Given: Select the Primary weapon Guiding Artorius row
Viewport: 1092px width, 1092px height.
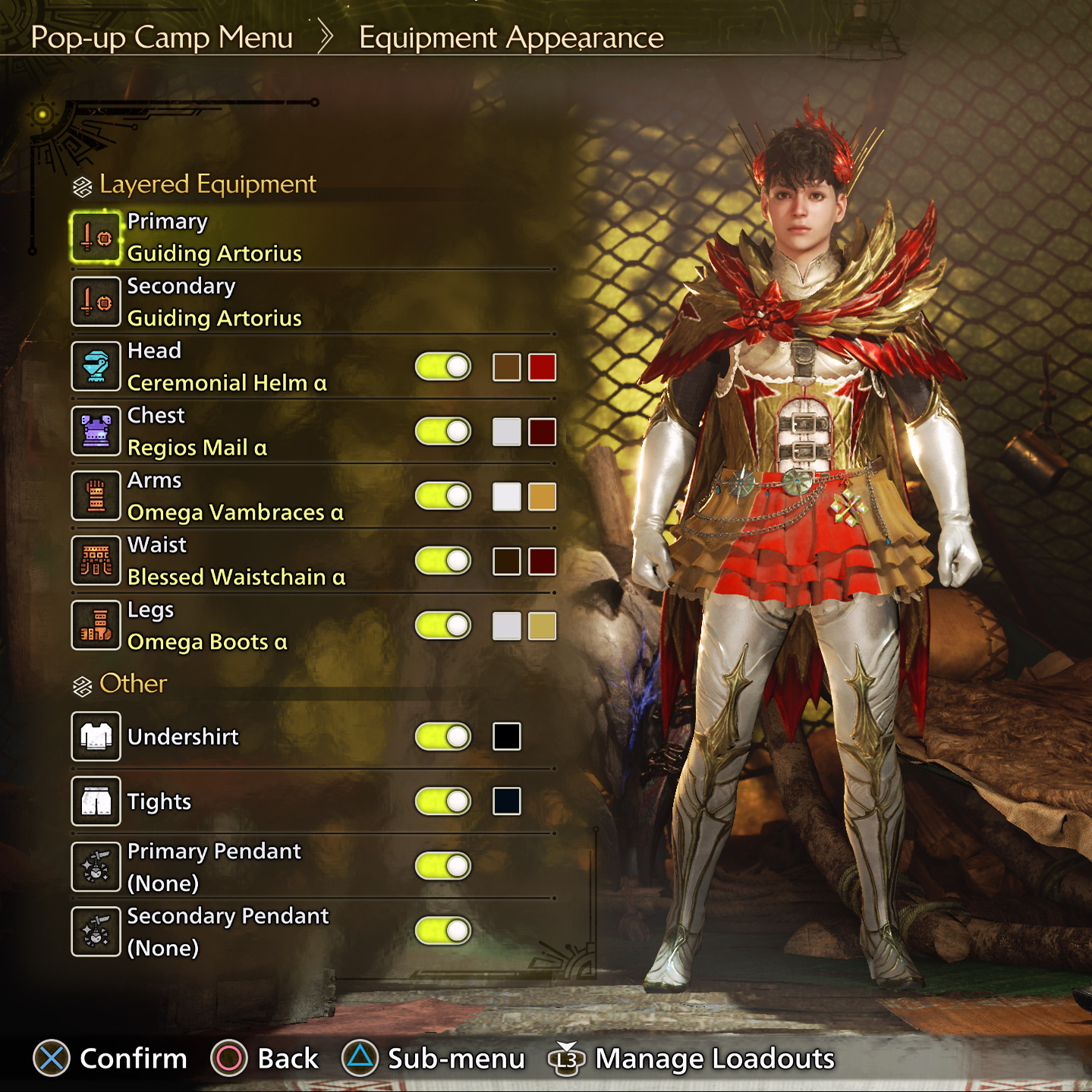Looking at the screenshot, I should coord(214,238).
